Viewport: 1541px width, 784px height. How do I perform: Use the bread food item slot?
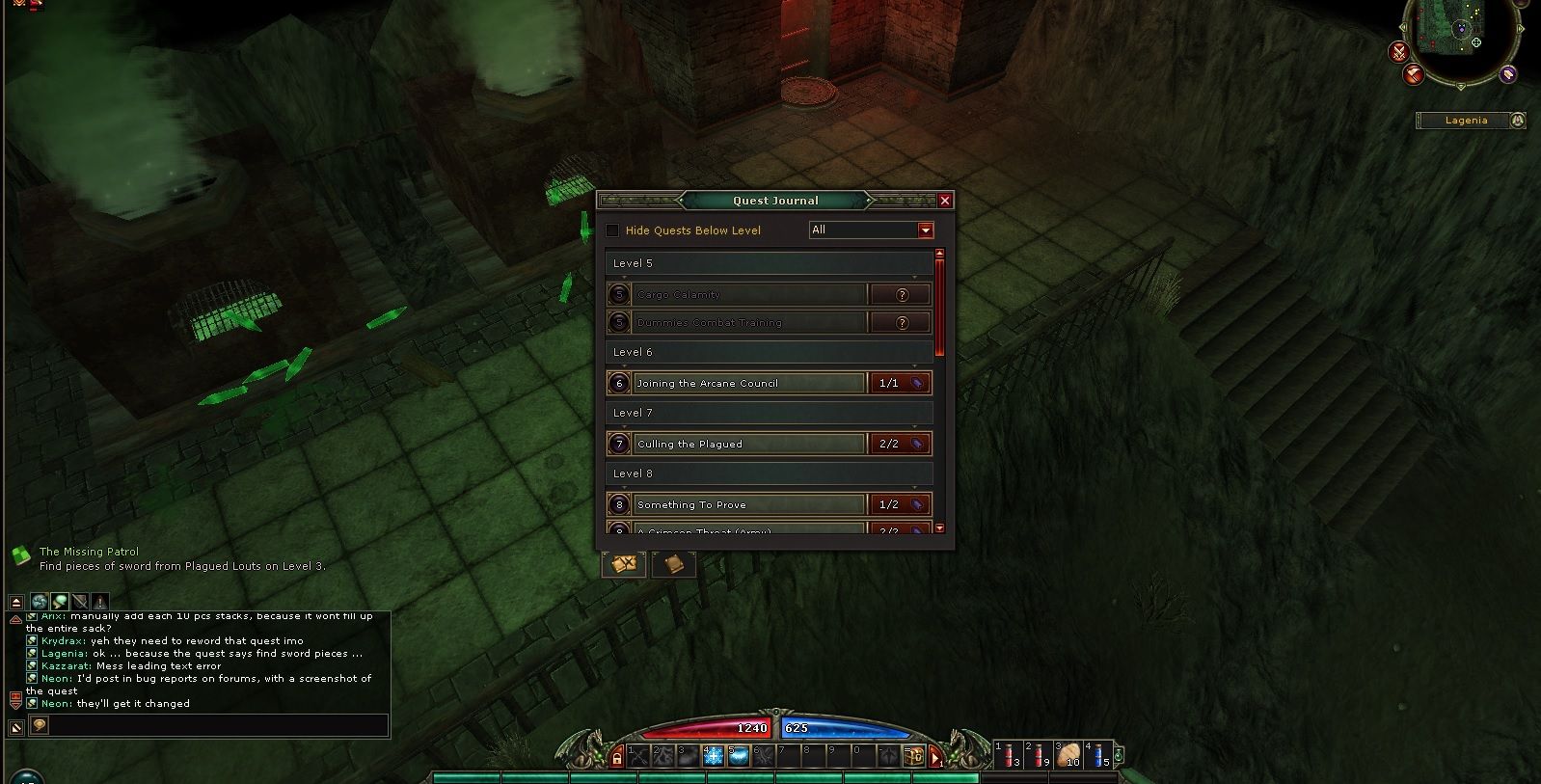tap(1068, 755)
